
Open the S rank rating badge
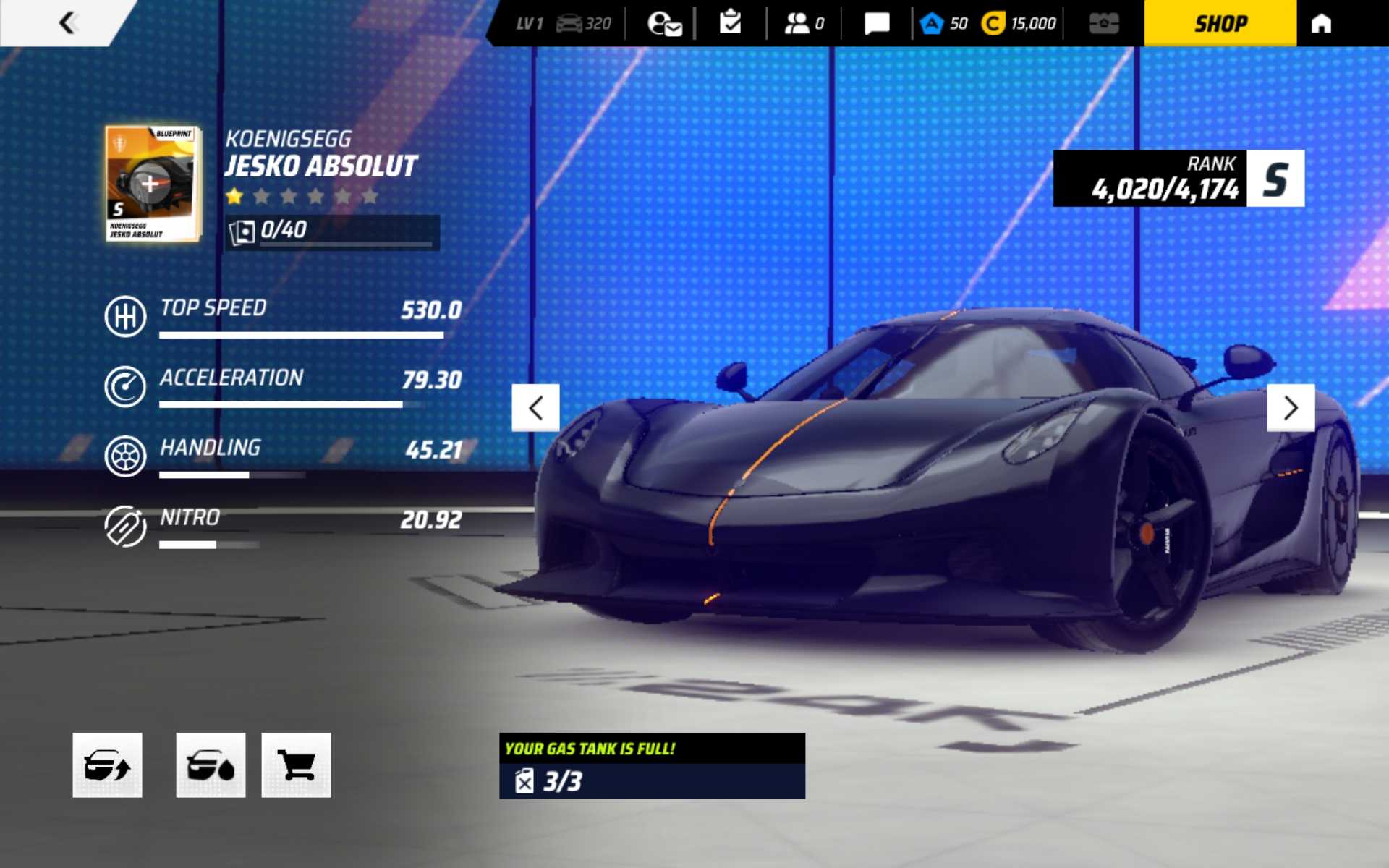click(1275, 179)
